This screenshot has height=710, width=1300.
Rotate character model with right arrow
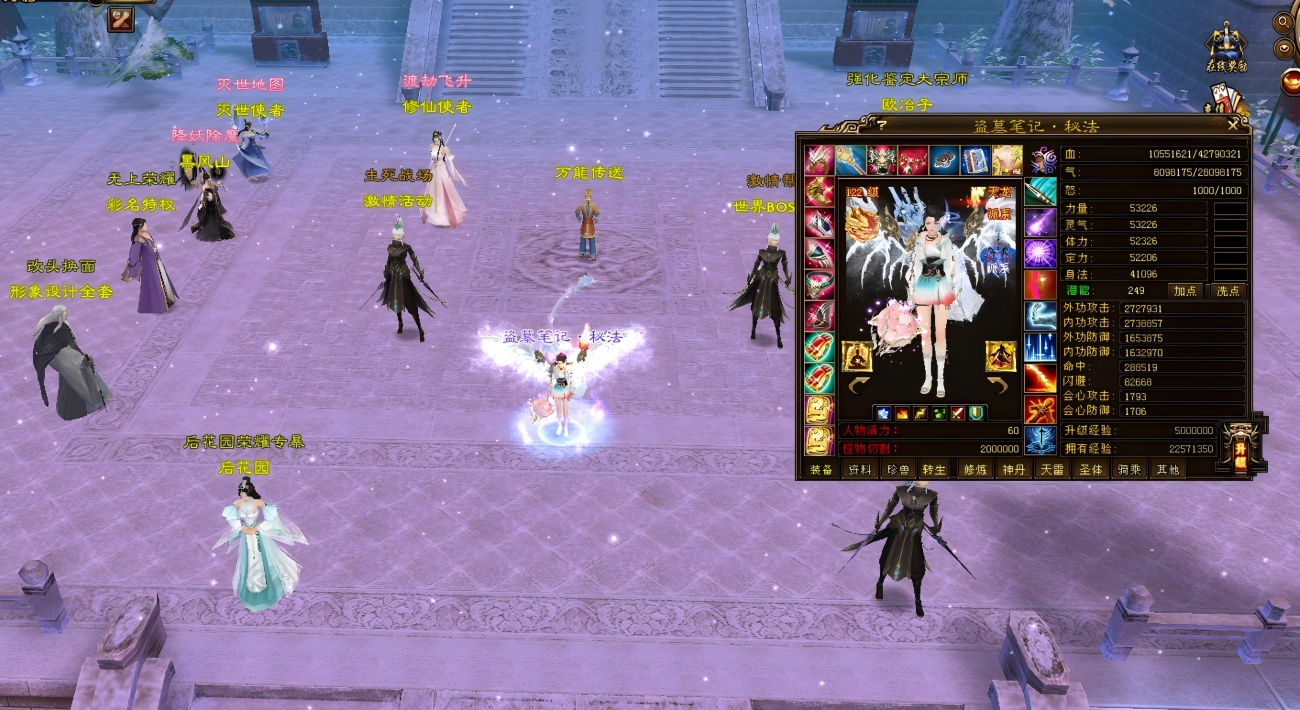(999, 385)
